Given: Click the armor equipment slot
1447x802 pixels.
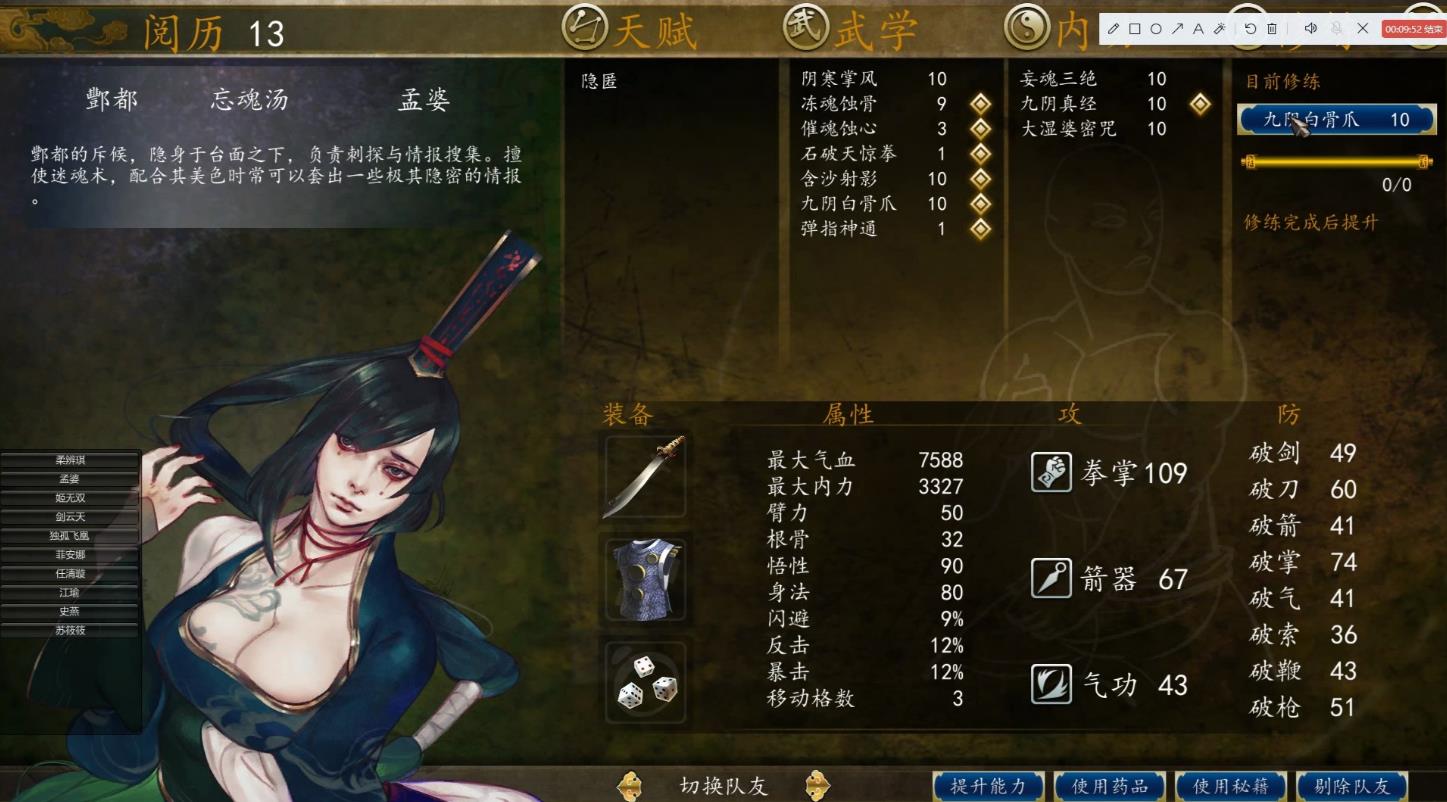Looking at the screenshot, I should [x=644, y=578].
